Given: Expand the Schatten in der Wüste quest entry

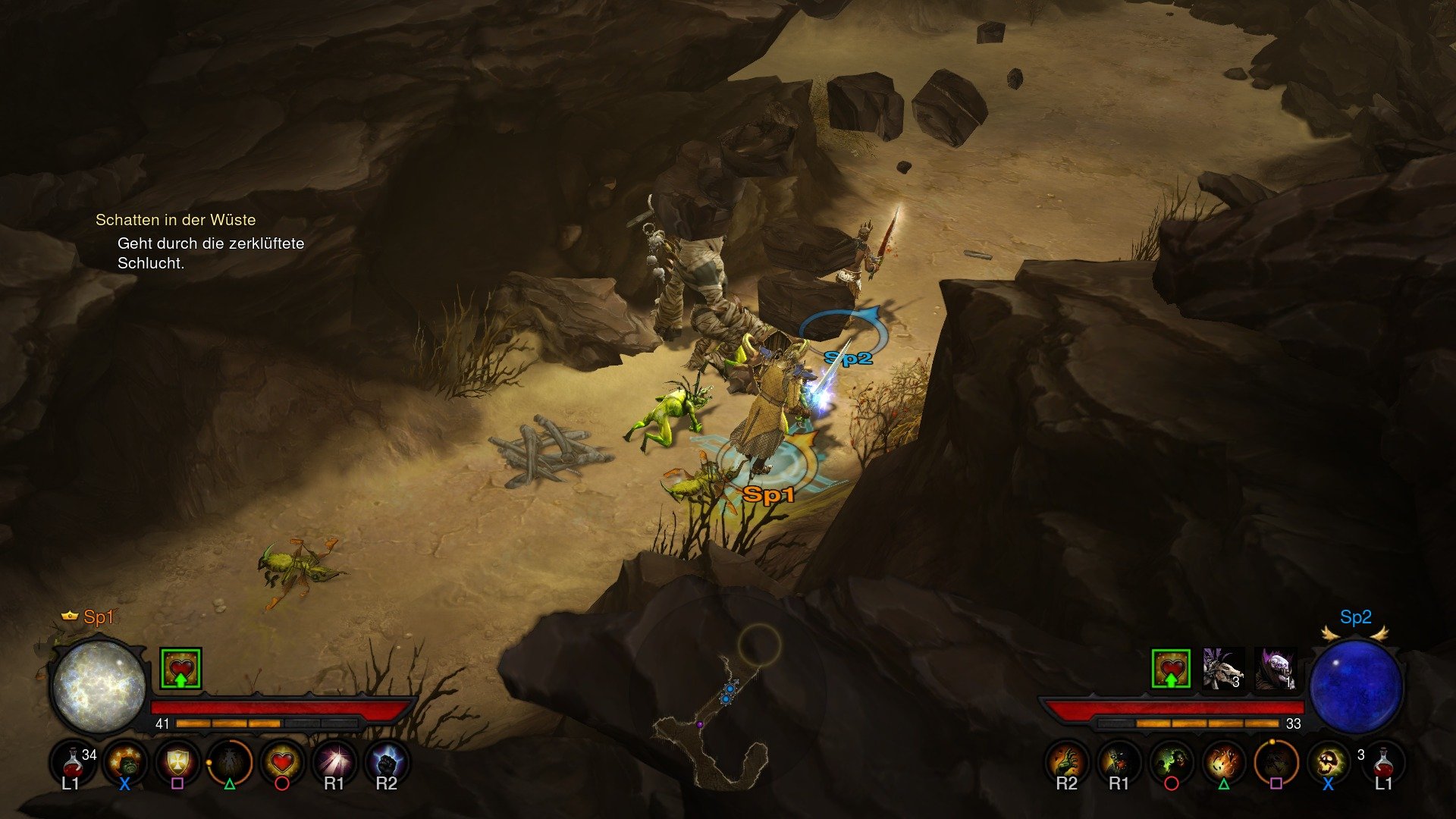Looking at the screenshot, I should pos(176,220).
